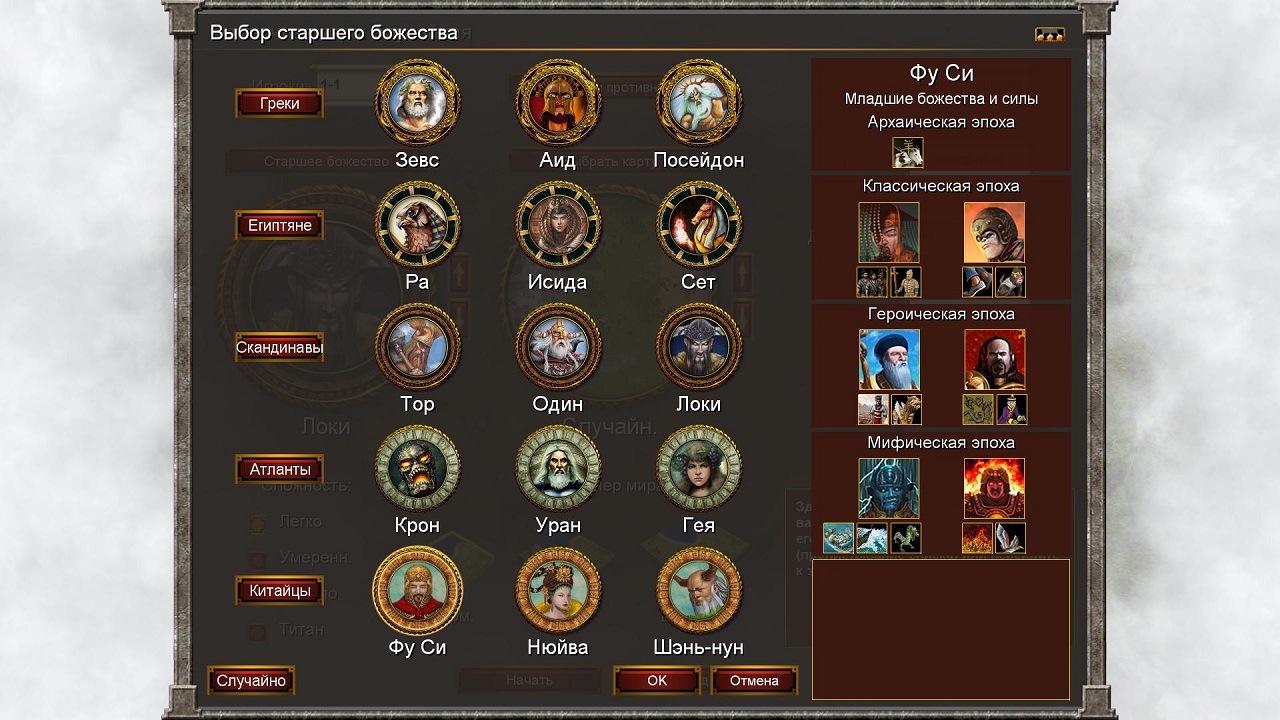Image resolution: width=1280 pixels, height=720 pixels.
Task: Choose the Hades (Аид) portrait
Action: tap(558, 103)
